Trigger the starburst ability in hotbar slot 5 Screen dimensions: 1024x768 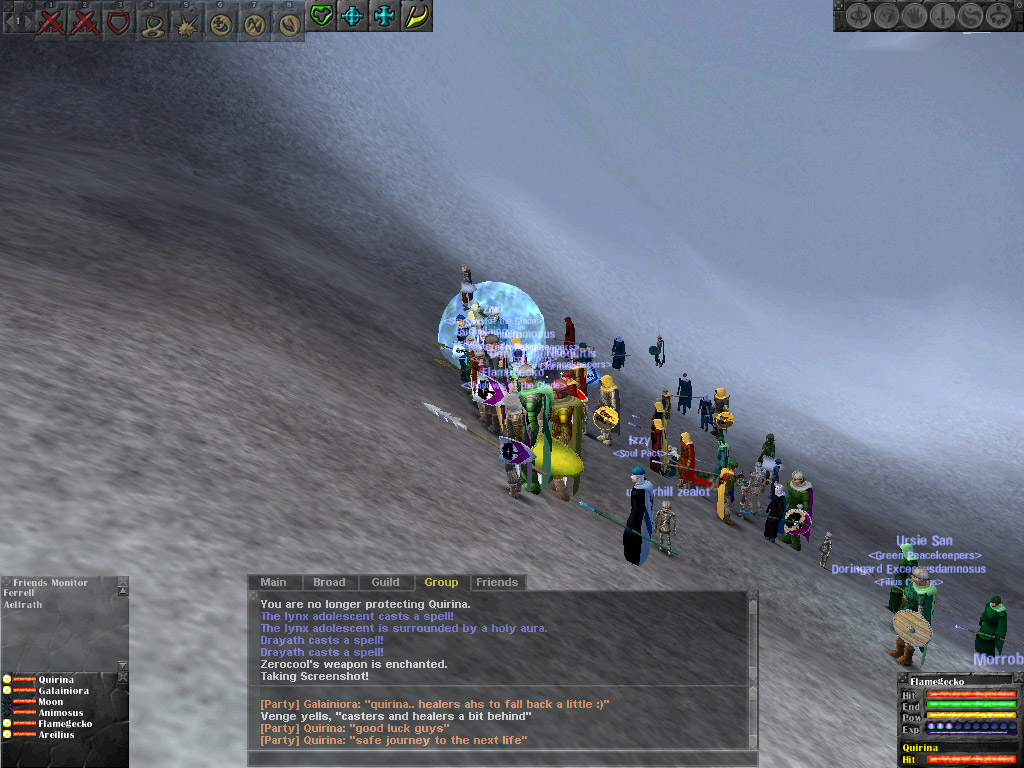coord(186,22)
